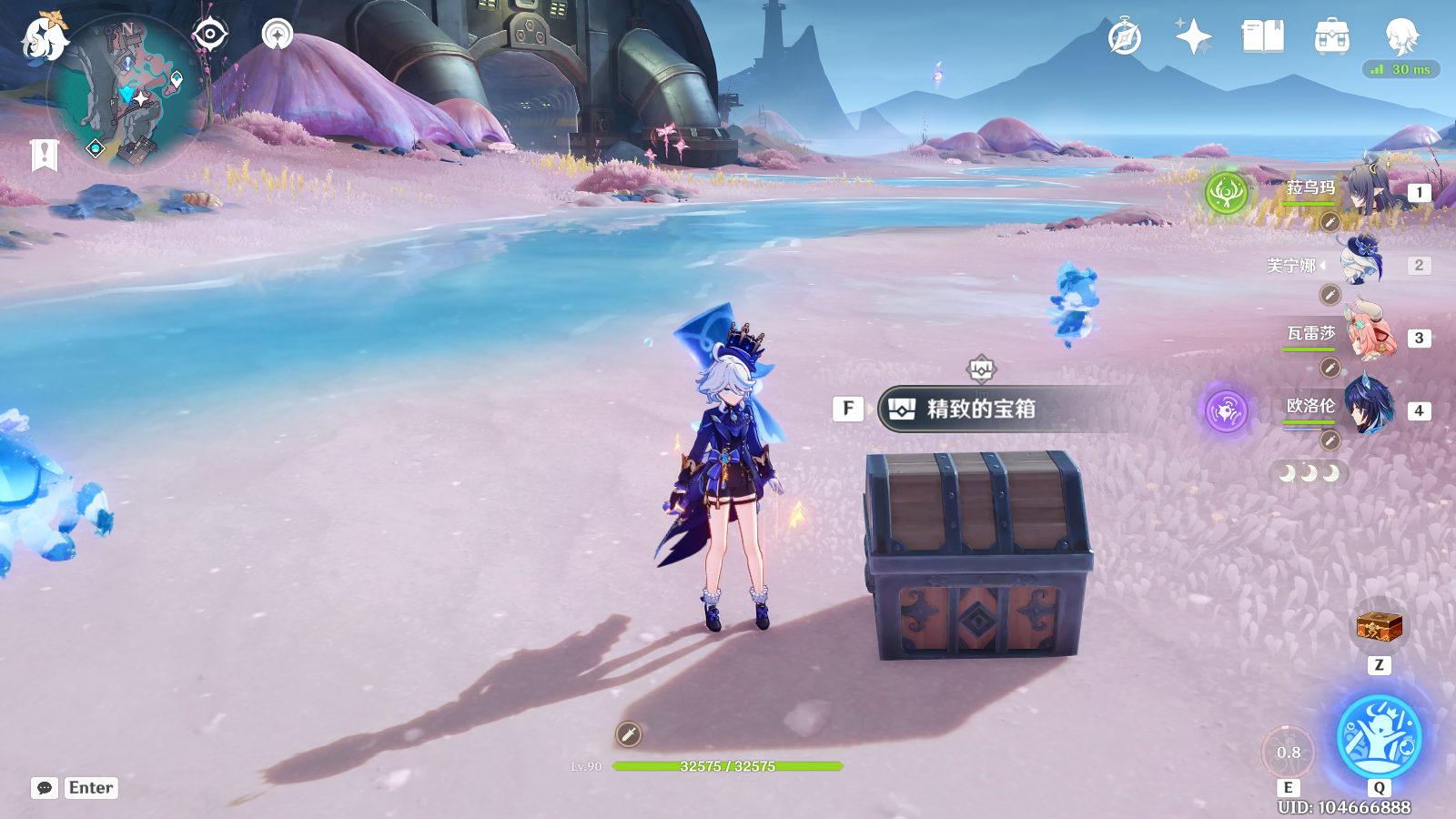This screenshot has height=819, width=1456.
Task: Select active party member 芙宁娜
Action: 1362,264
